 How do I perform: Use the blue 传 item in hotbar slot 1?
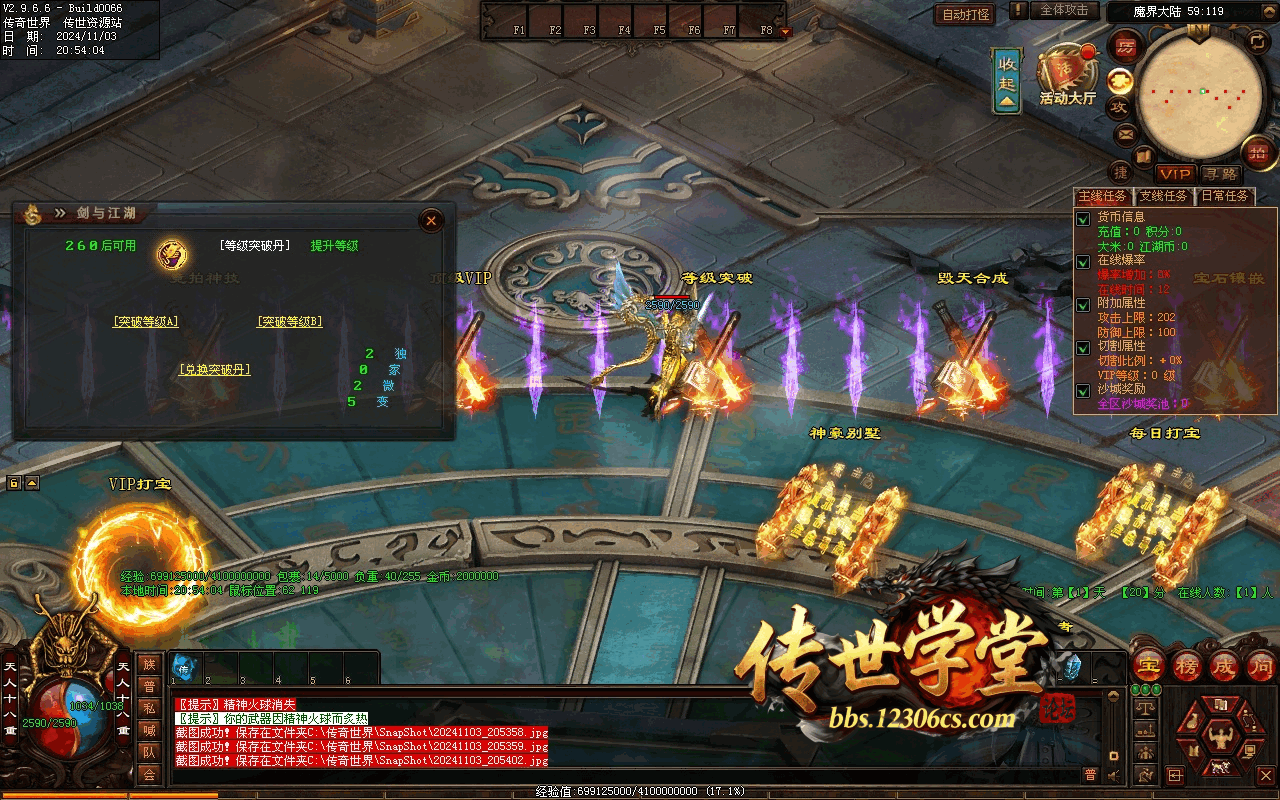tap(185, 666)
